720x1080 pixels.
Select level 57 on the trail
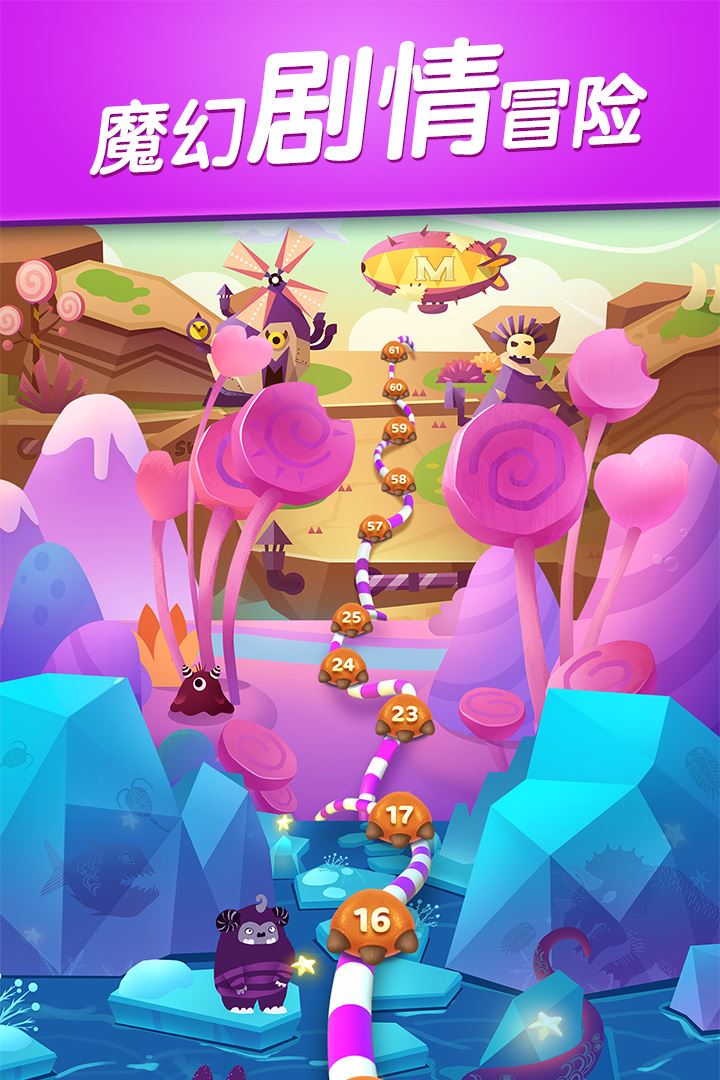click(x=375, y=527)
